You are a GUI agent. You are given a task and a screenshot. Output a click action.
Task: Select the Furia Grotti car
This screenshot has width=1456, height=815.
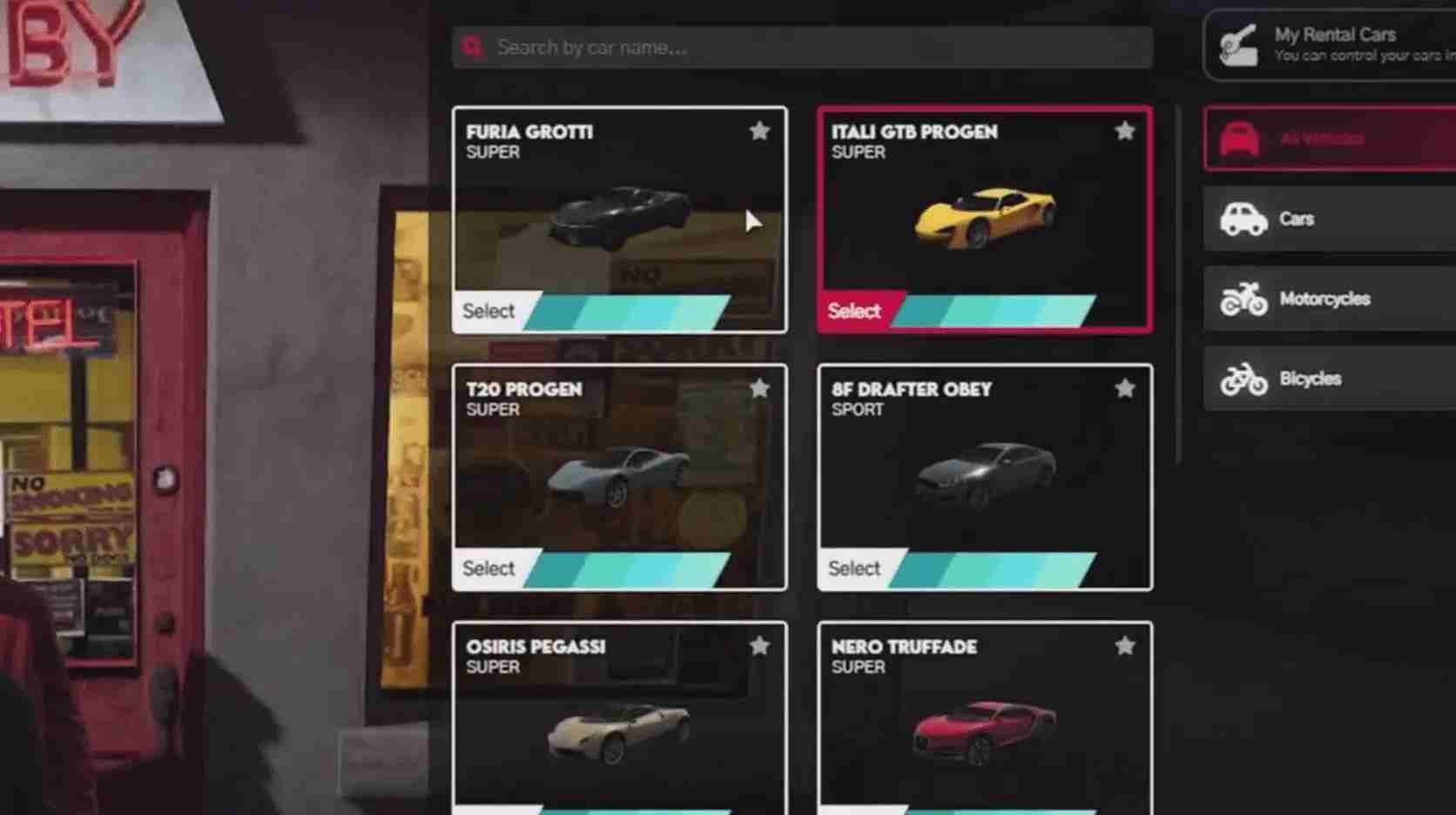(489, 311)
